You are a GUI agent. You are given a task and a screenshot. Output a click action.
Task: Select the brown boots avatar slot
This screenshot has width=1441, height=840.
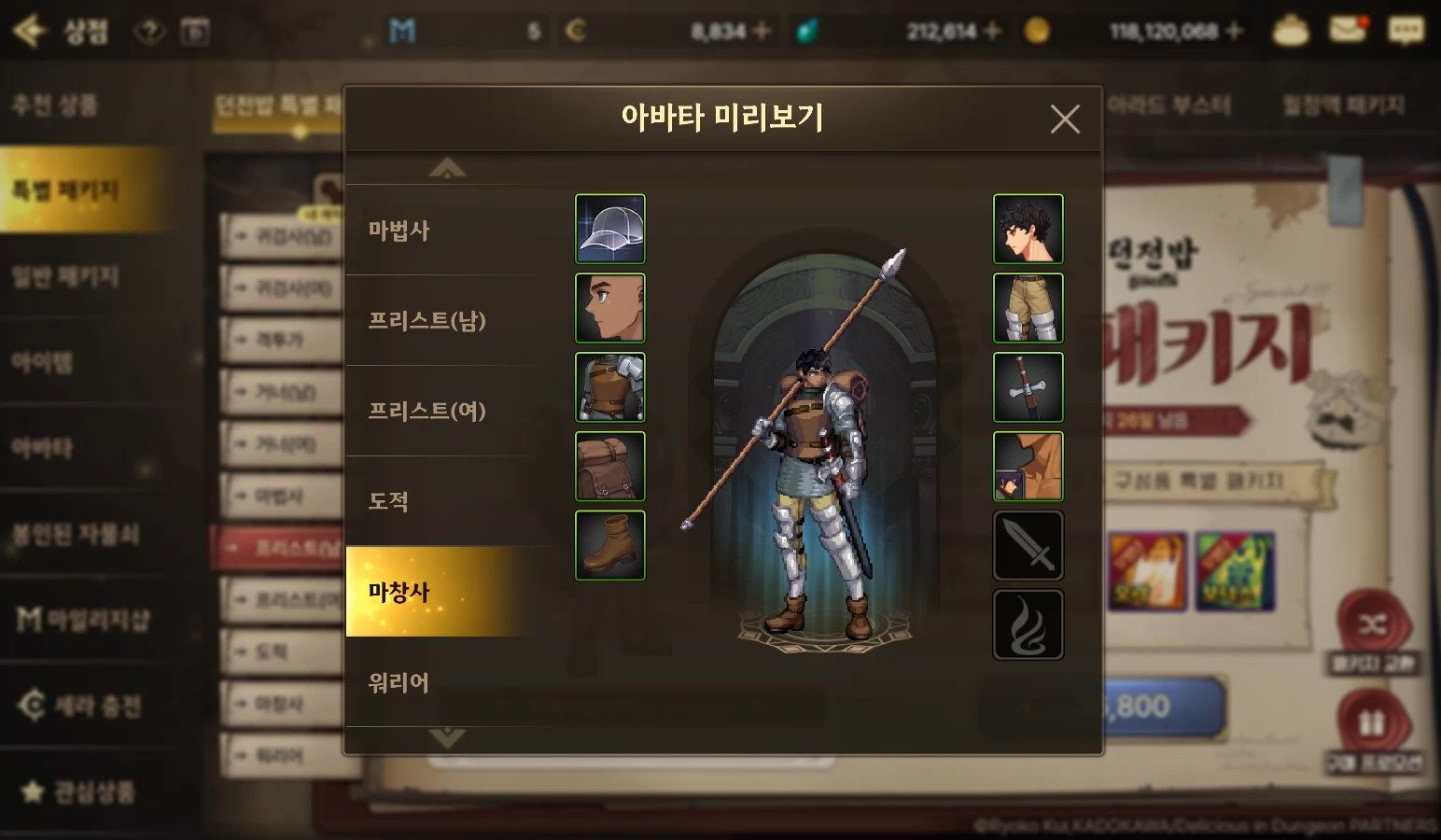pyautogui.click(x=610, y=545)
